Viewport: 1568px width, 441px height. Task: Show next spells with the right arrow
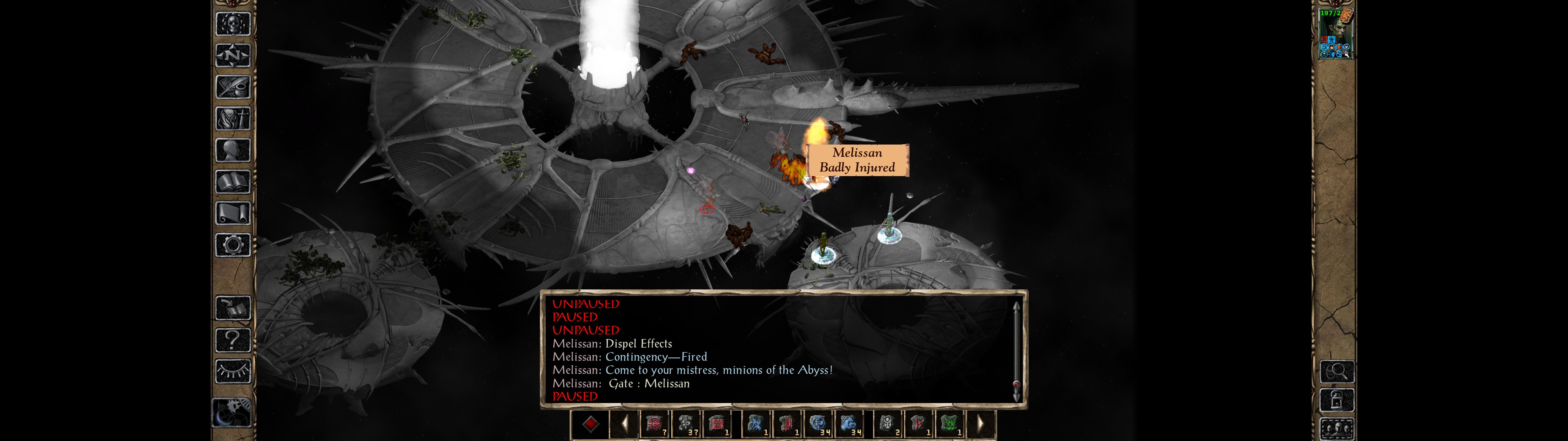tap(981, 424)
